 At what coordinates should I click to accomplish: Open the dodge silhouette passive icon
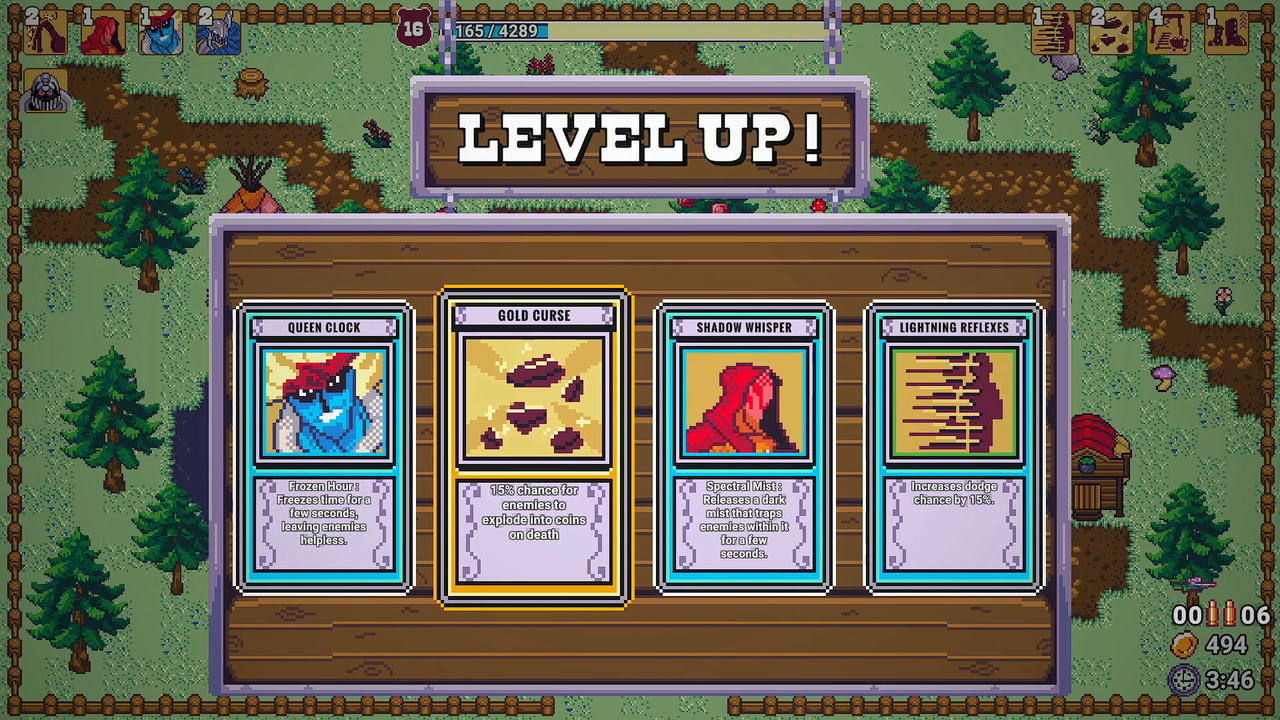pos(1052,33)
